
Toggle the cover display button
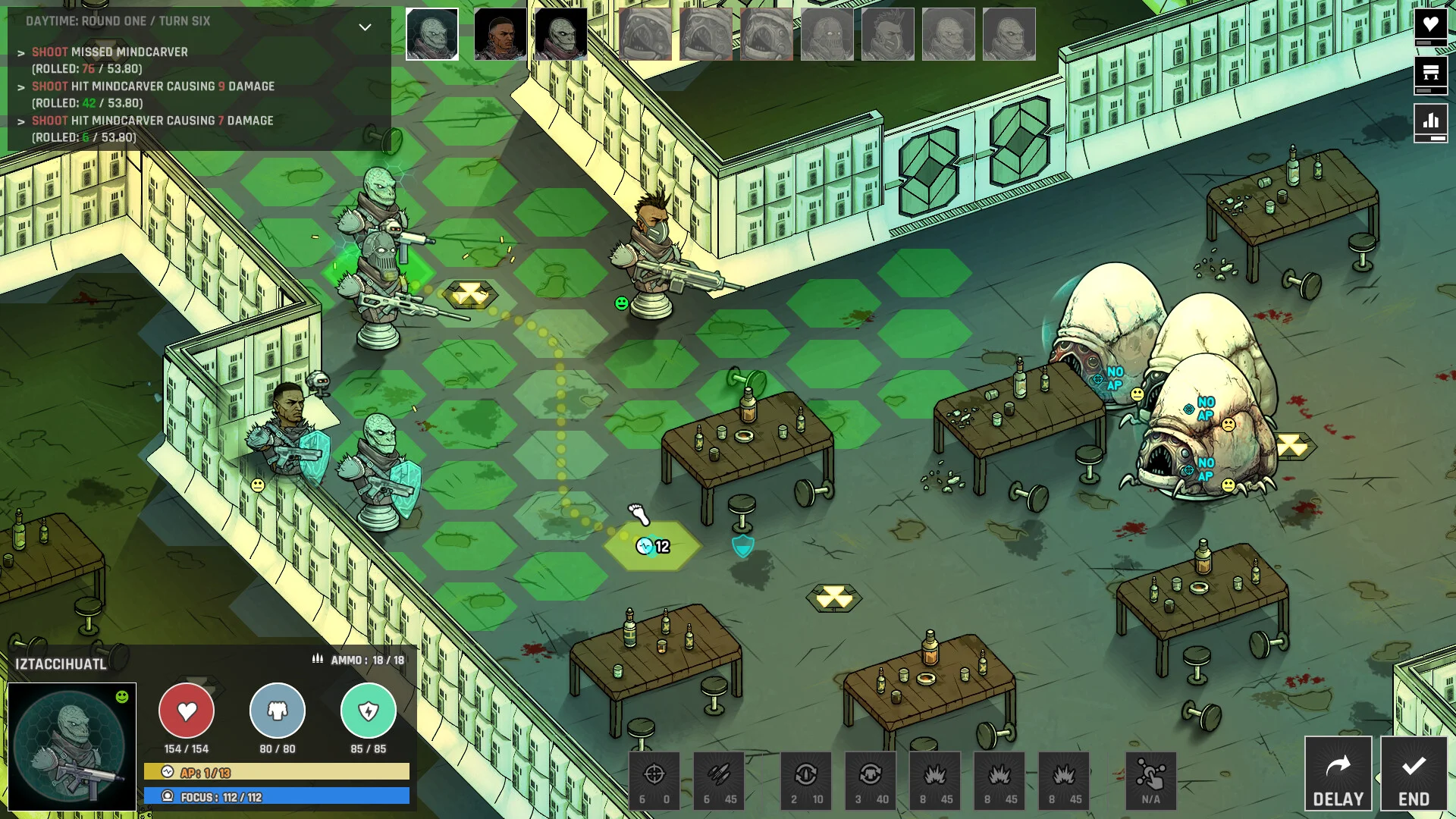click(1430, 74)
